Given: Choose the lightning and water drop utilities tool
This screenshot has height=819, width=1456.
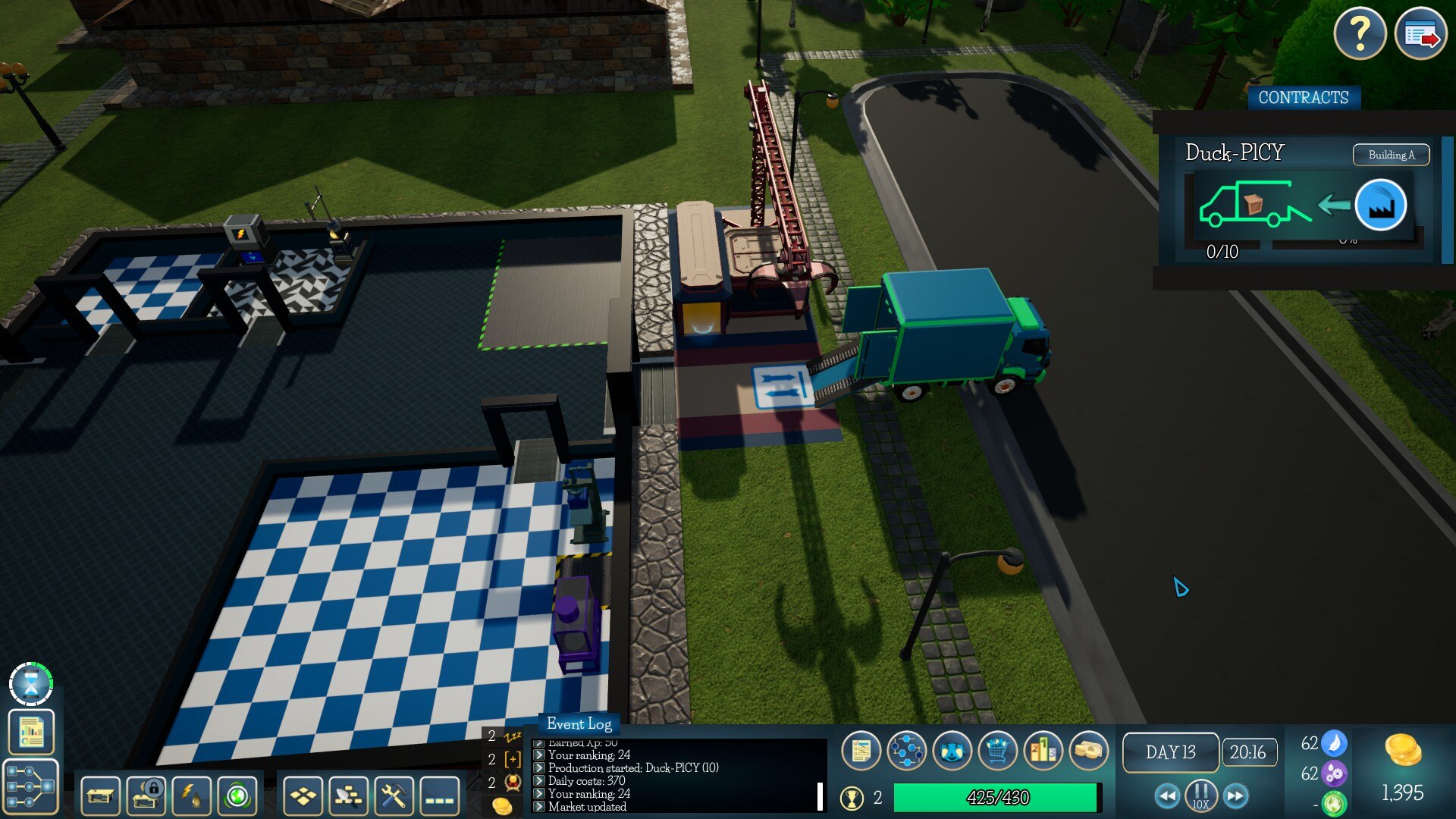Looking at the screenshot, I should coord(191,796).
